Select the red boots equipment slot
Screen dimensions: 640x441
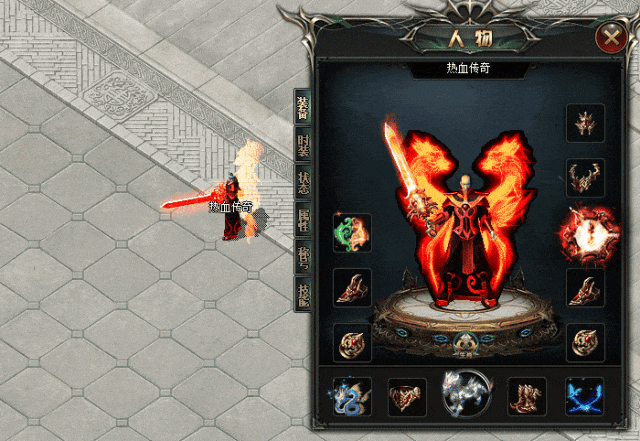pyautogui.click(x=526, y=396)
